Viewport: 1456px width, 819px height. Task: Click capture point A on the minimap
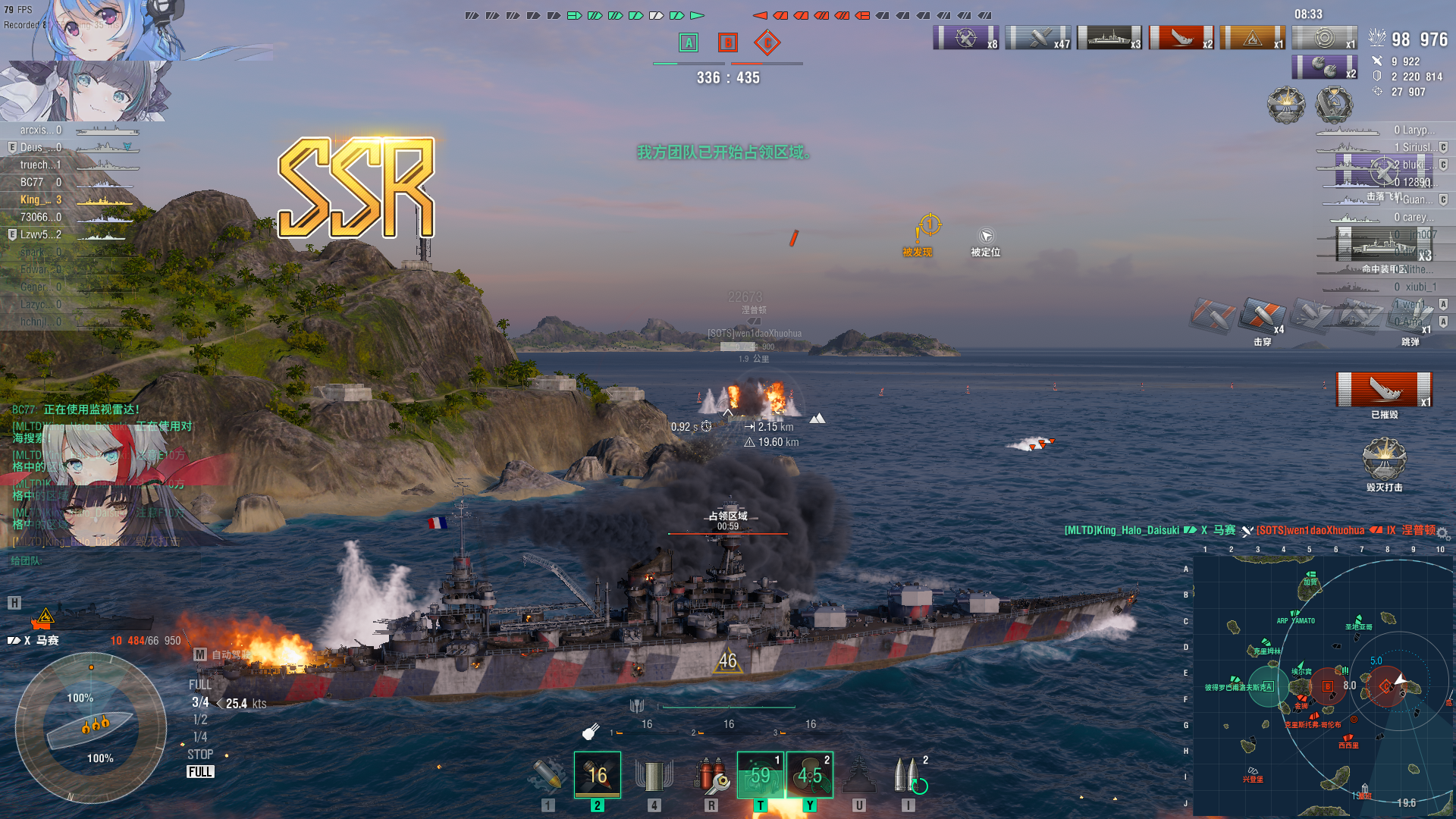[x=1269, y=686]
